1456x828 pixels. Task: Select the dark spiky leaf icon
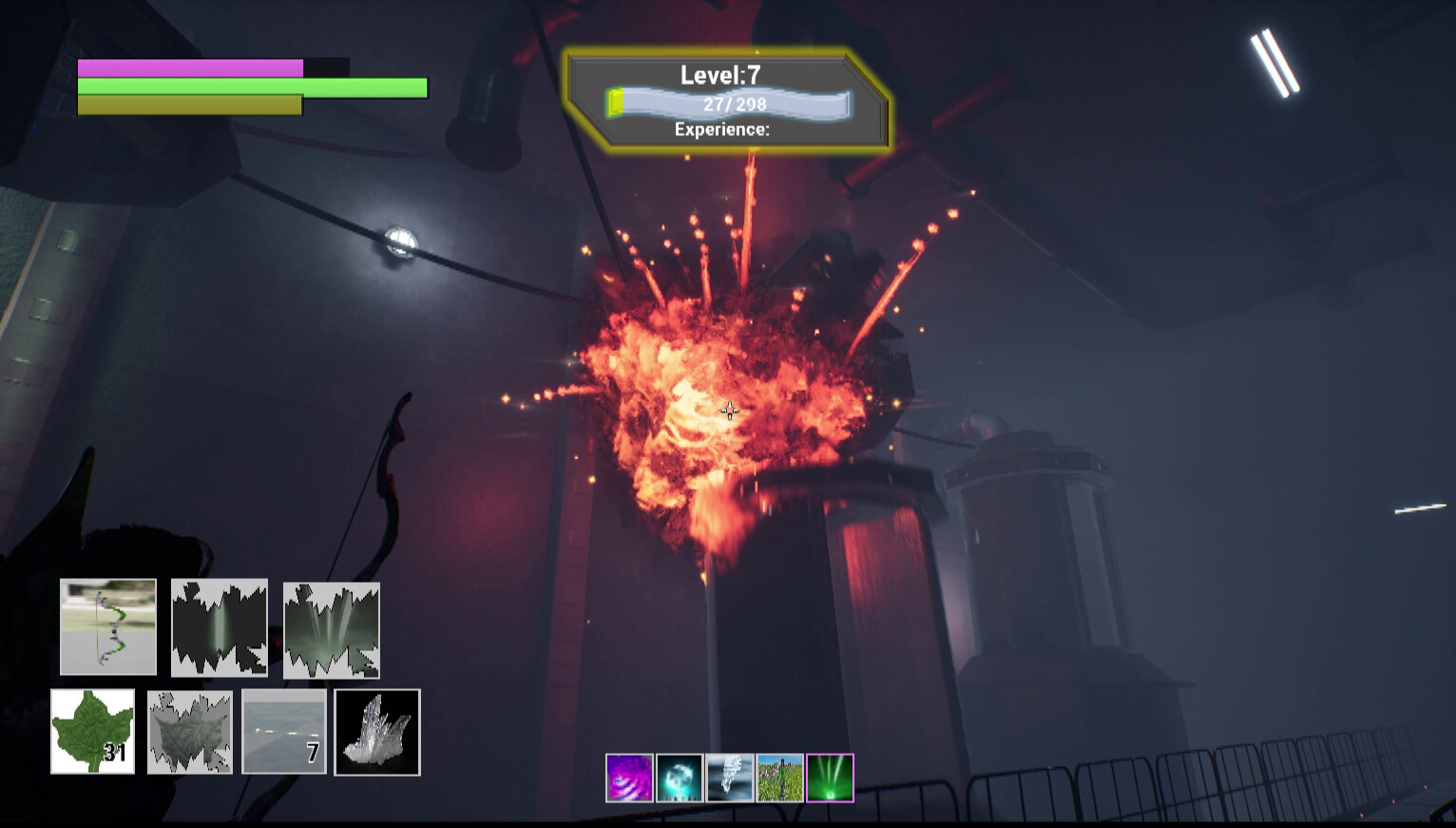click(220, 627)
